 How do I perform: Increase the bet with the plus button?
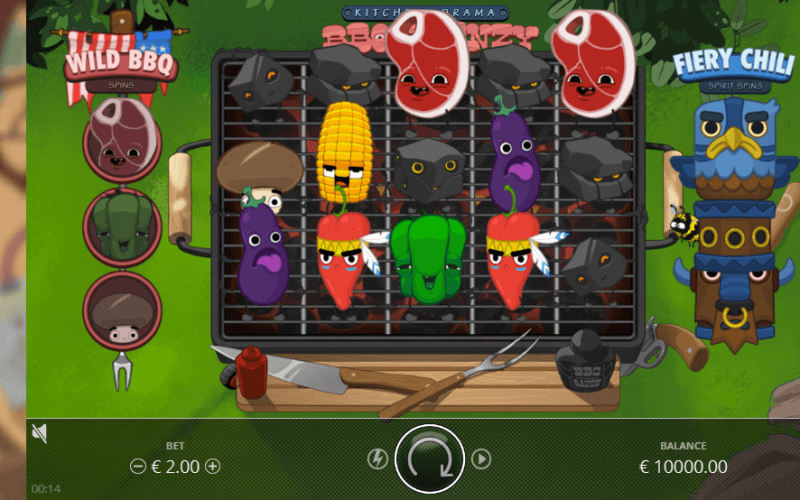212,466
